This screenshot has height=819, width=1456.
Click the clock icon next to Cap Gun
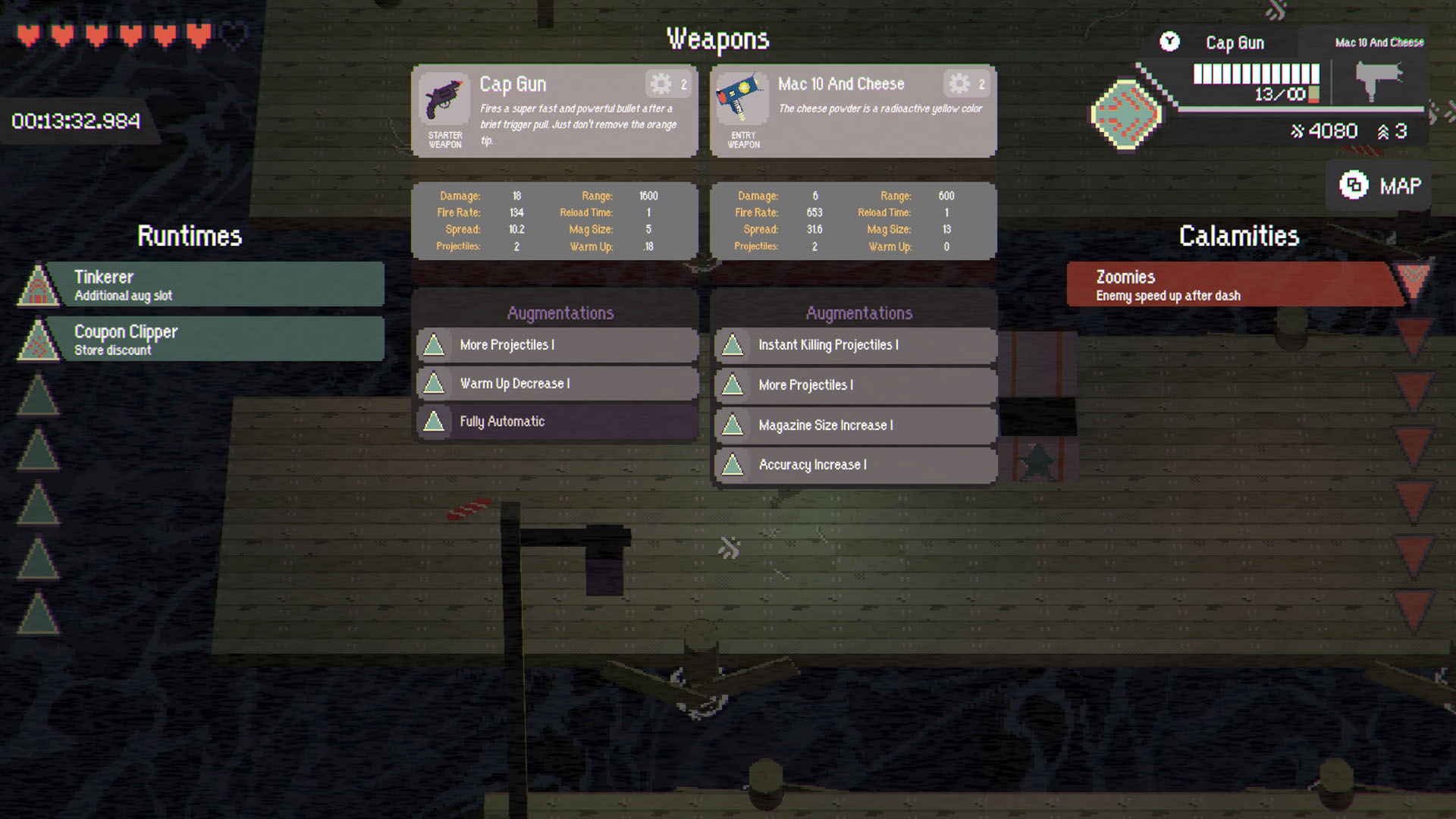click(1169, 42)
